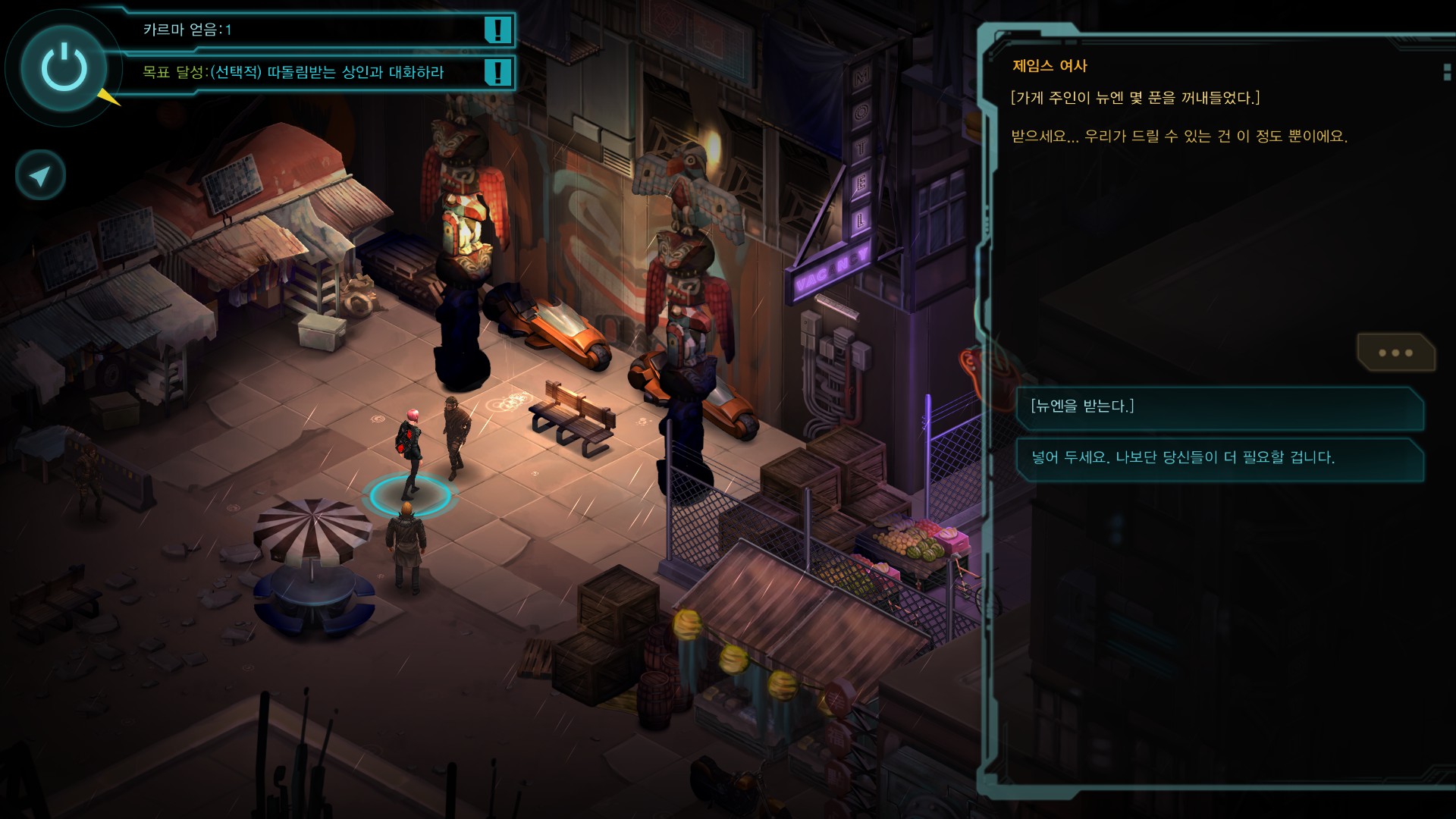Viewport: 1456px width, 819px height.
Task: Click the arrow navigation icon
Action: click(x=40, y=176)
